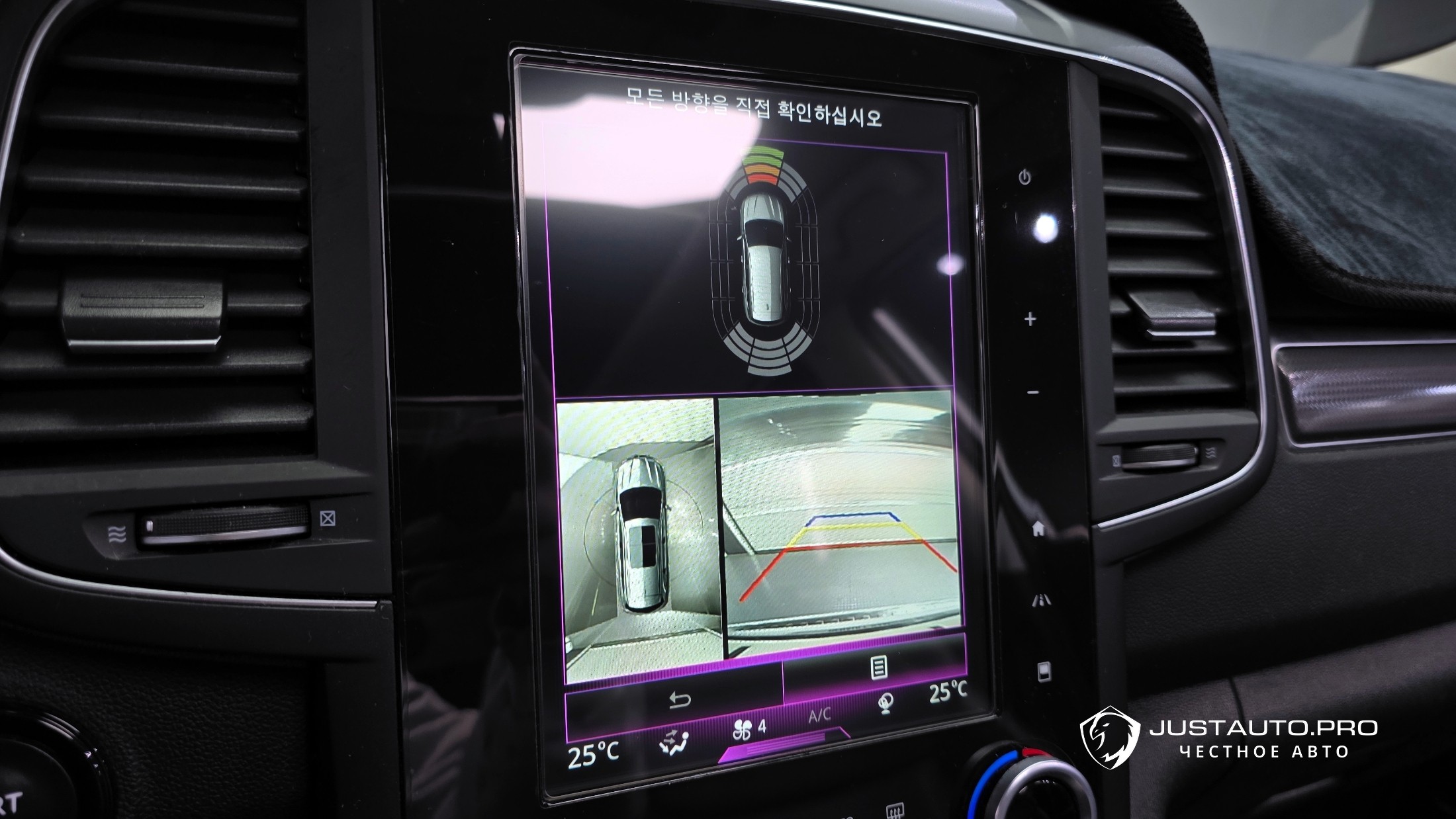This screenshot has height=819, width=1456.
Task: Open the driving assistance road icon
Action: point(1042,601)
